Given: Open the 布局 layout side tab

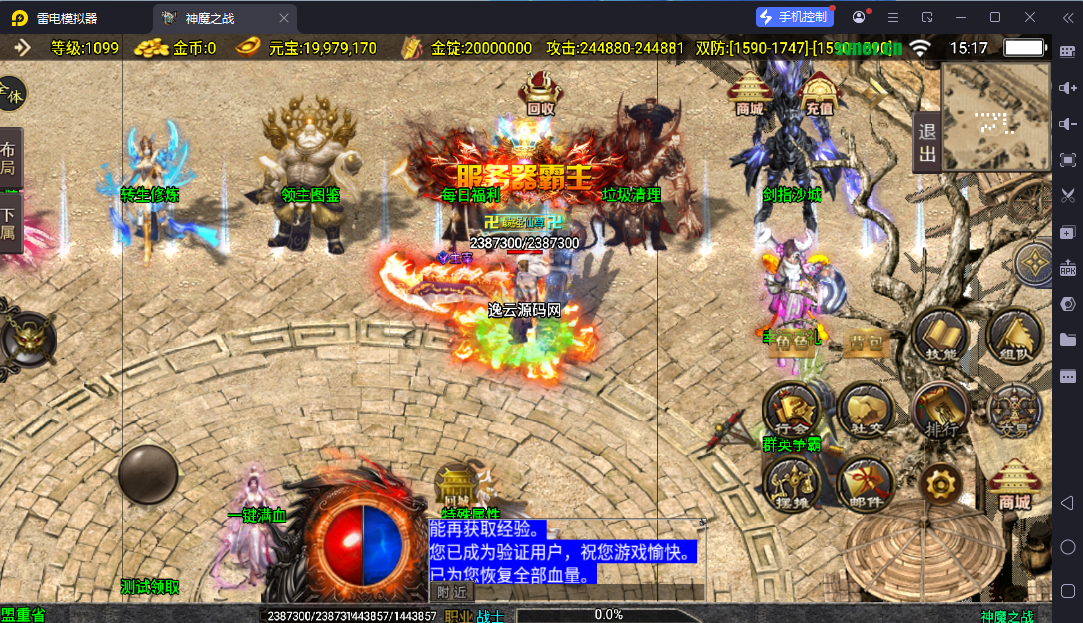Looking at the screenshot, I should (9, 158).
